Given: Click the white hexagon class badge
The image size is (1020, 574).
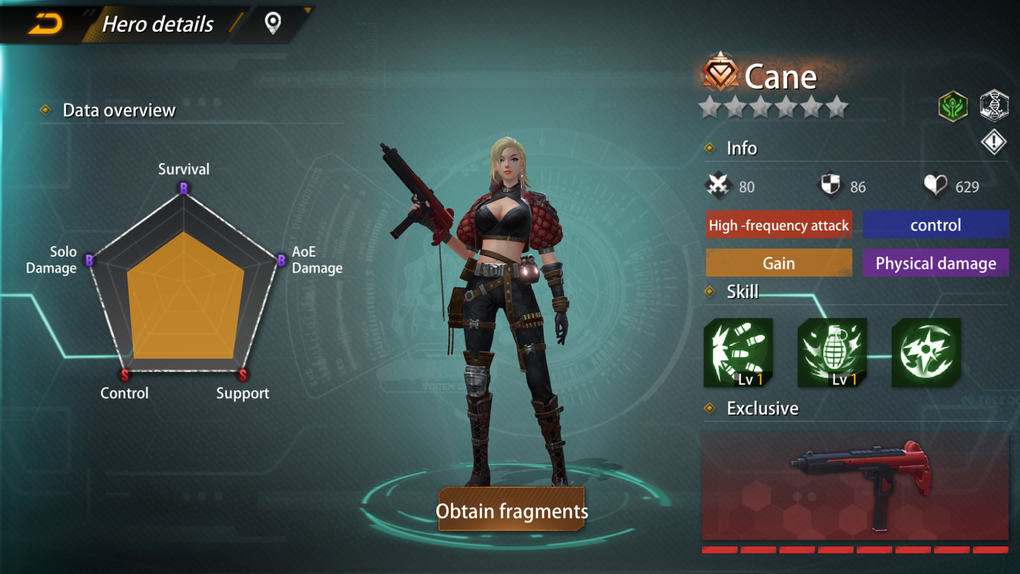Looking at the screenshot, I should point(993,105).
